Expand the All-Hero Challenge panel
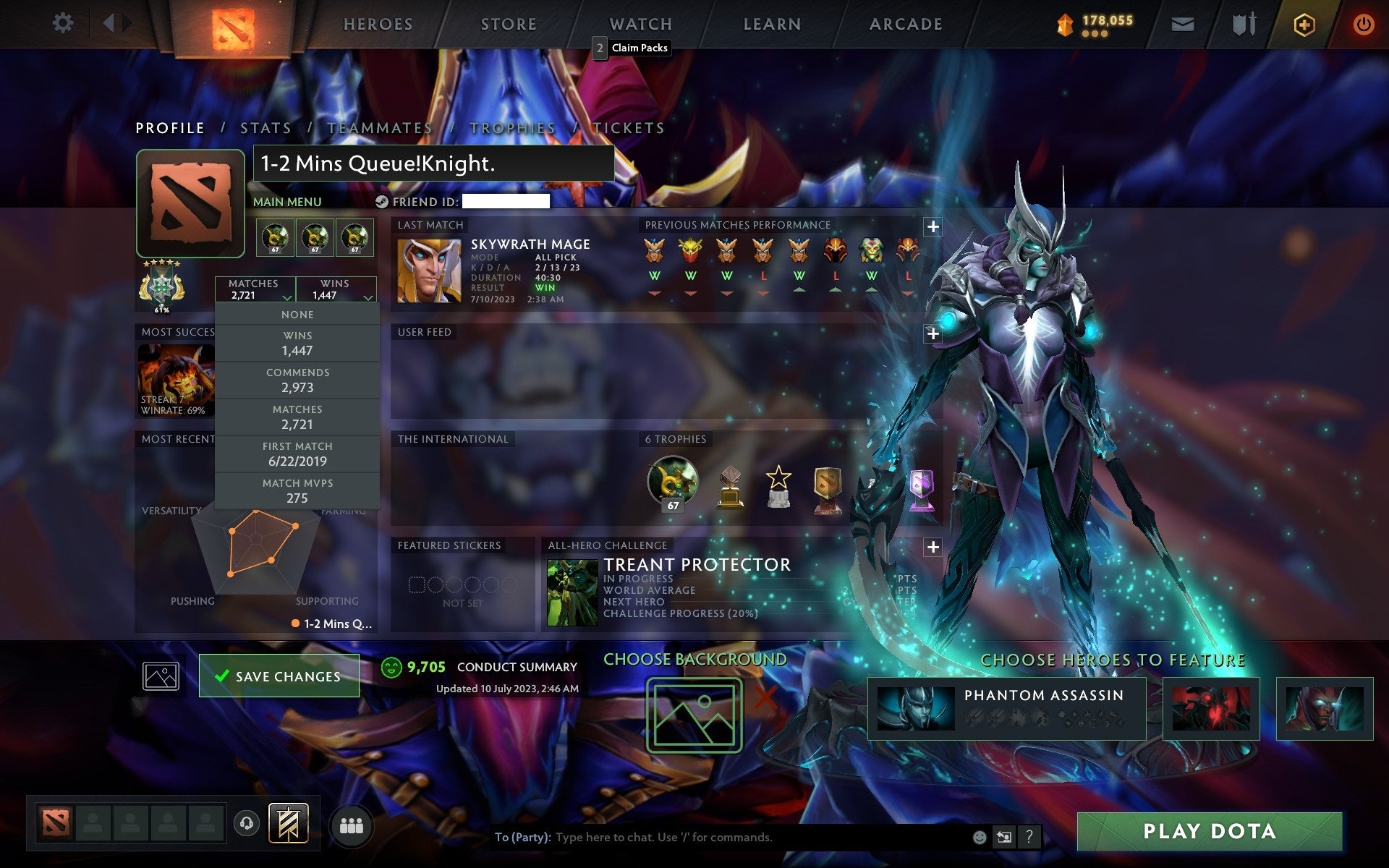Image resolution: width=1389 pixels, height=868 pixels. [x=933, y=548]
